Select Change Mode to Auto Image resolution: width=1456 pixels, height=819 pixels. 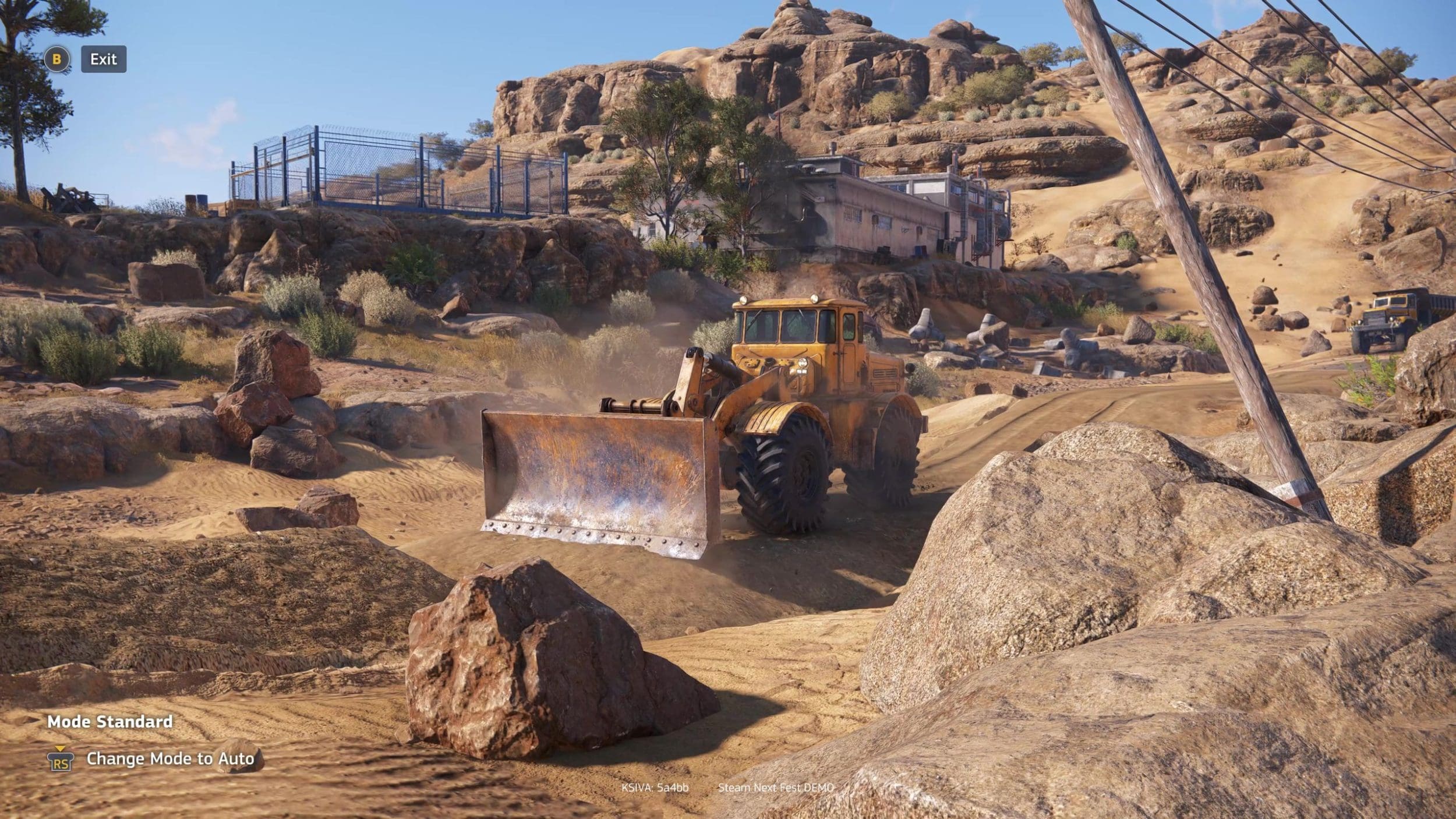point(169,758)
